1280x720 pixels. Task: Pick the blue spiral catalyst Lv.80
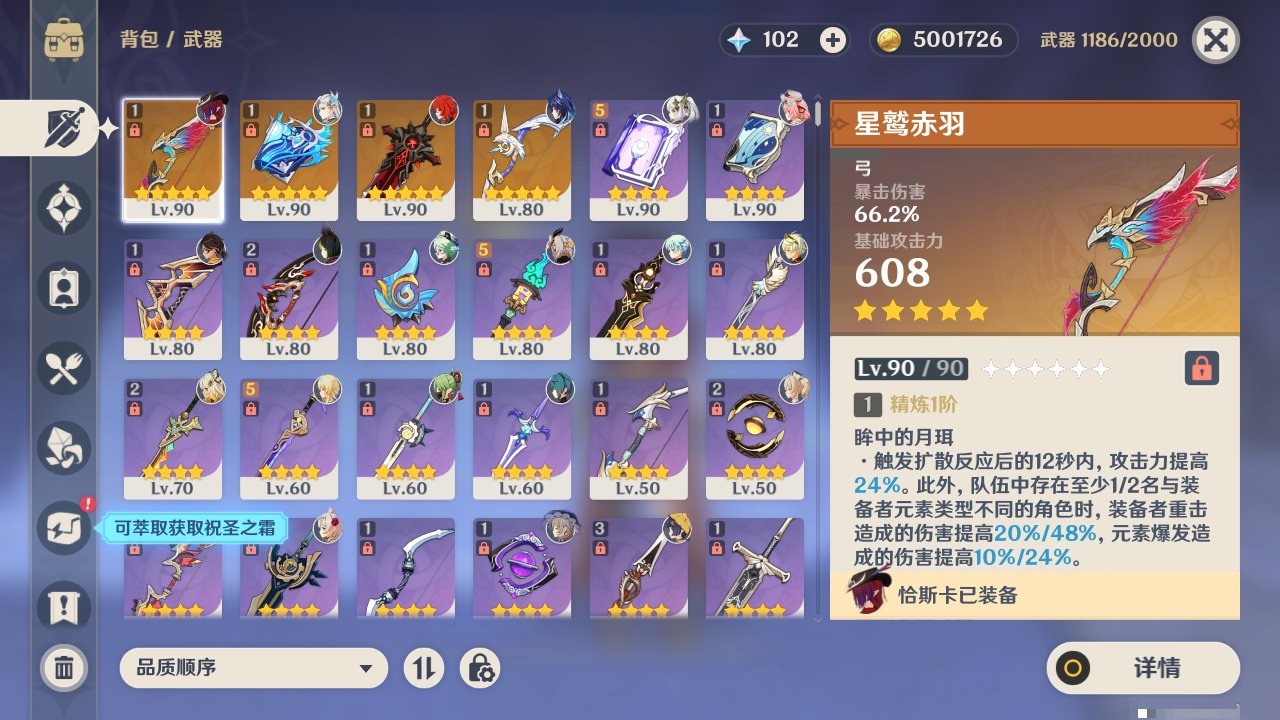[x=405, y=299]
